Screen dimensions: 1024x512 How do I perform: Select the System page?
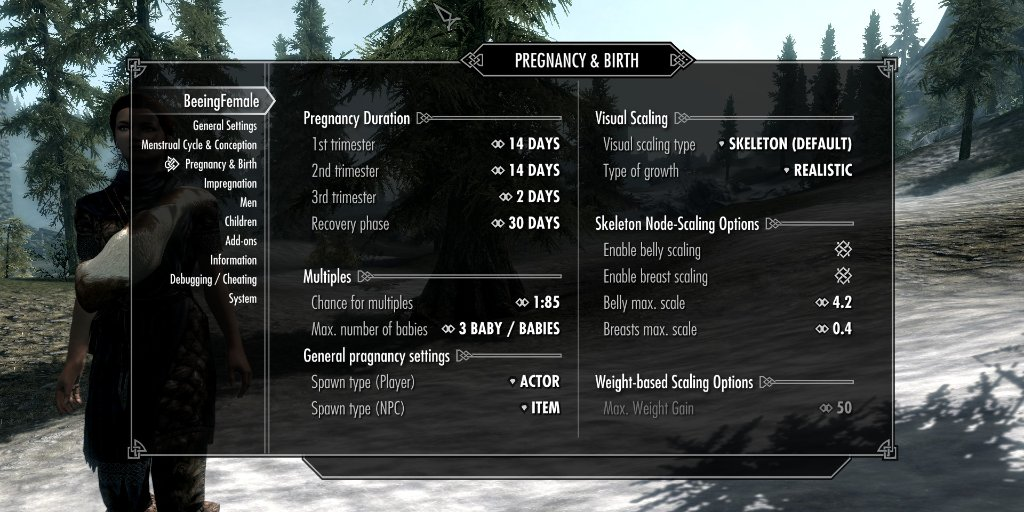pyautogui.click(x=242, y=299)
